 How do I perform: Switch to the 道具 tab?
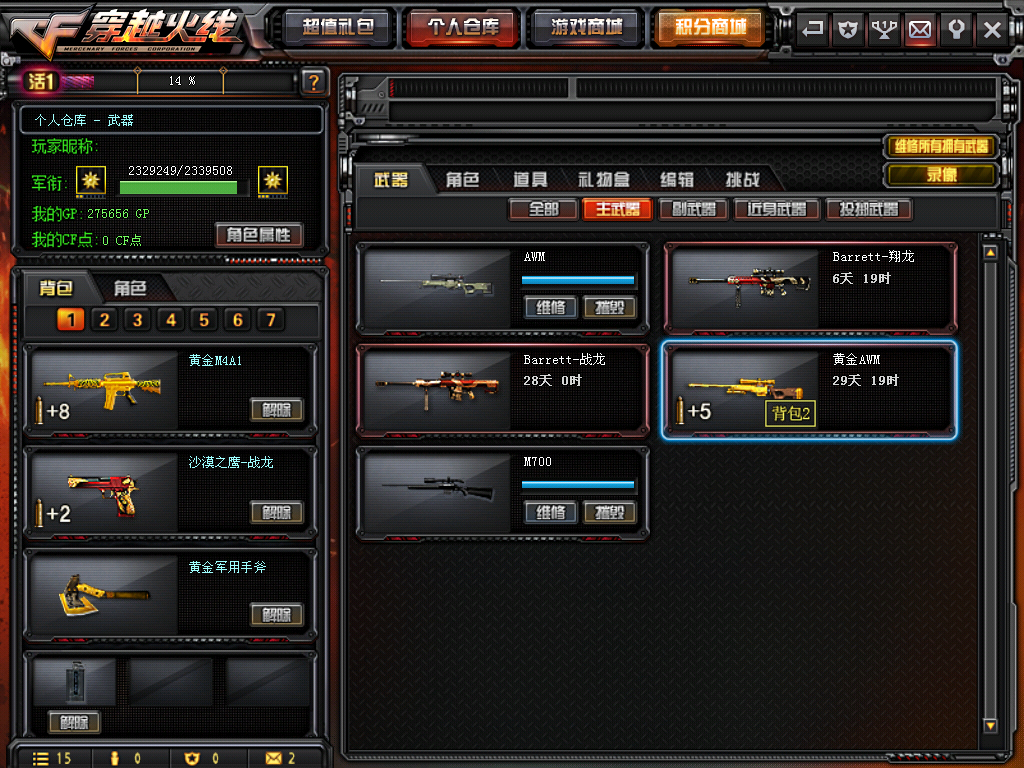pos(530,180)
